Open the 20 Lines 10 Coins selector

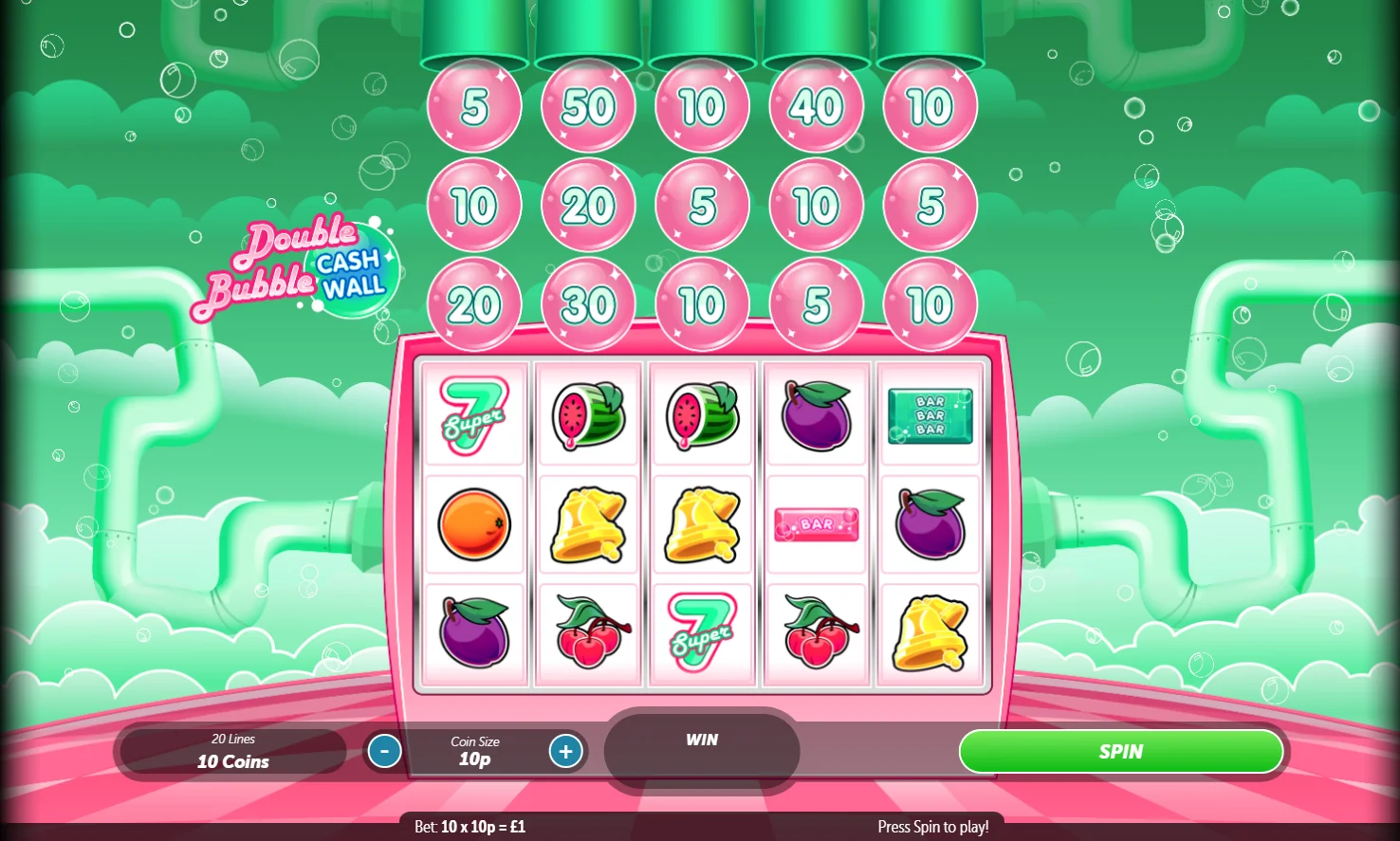pyautogui.click(x=230, y=751)
